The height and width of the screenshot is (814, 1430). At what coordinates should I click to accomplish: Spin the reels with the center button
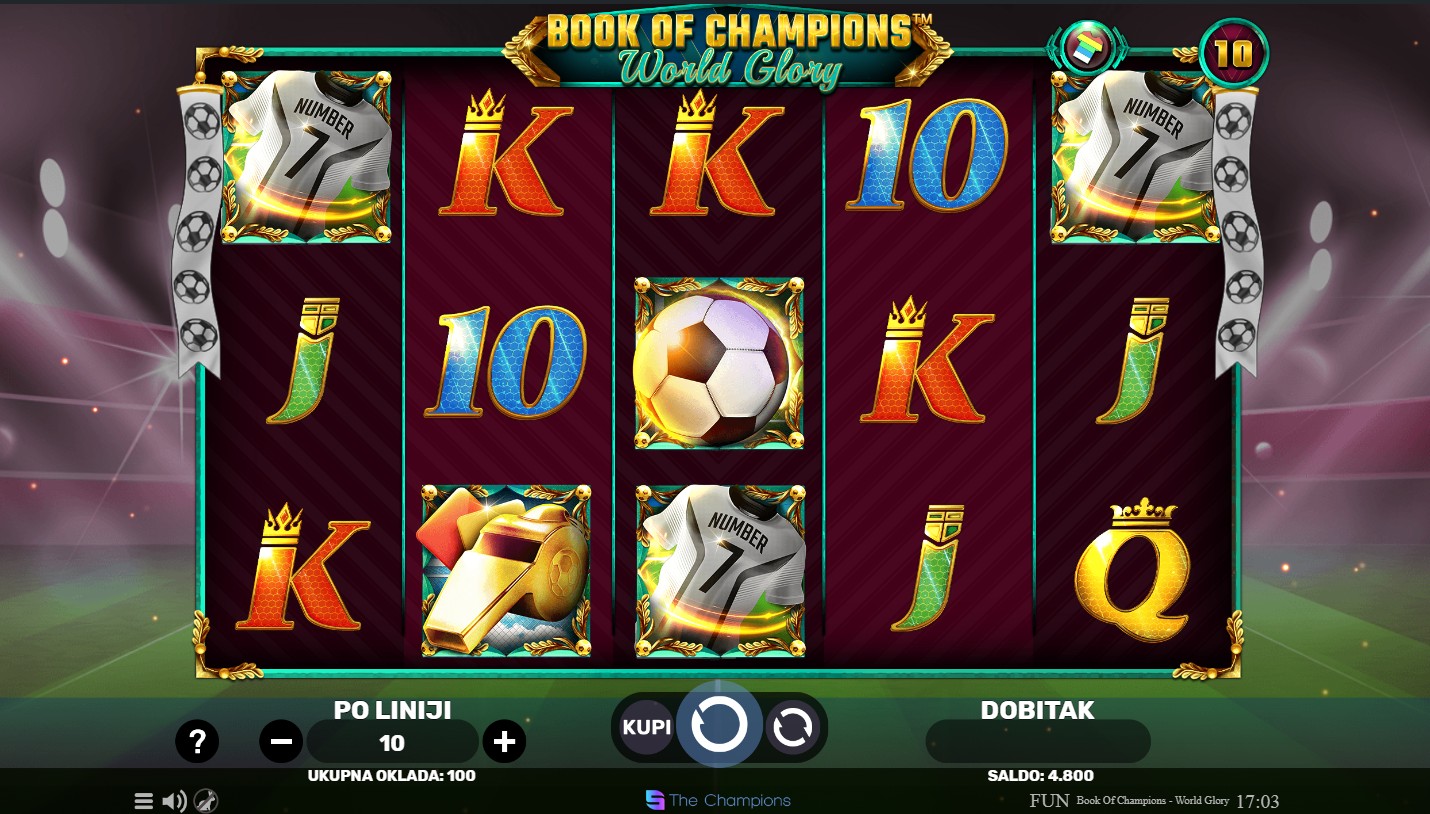click(719, 725)
